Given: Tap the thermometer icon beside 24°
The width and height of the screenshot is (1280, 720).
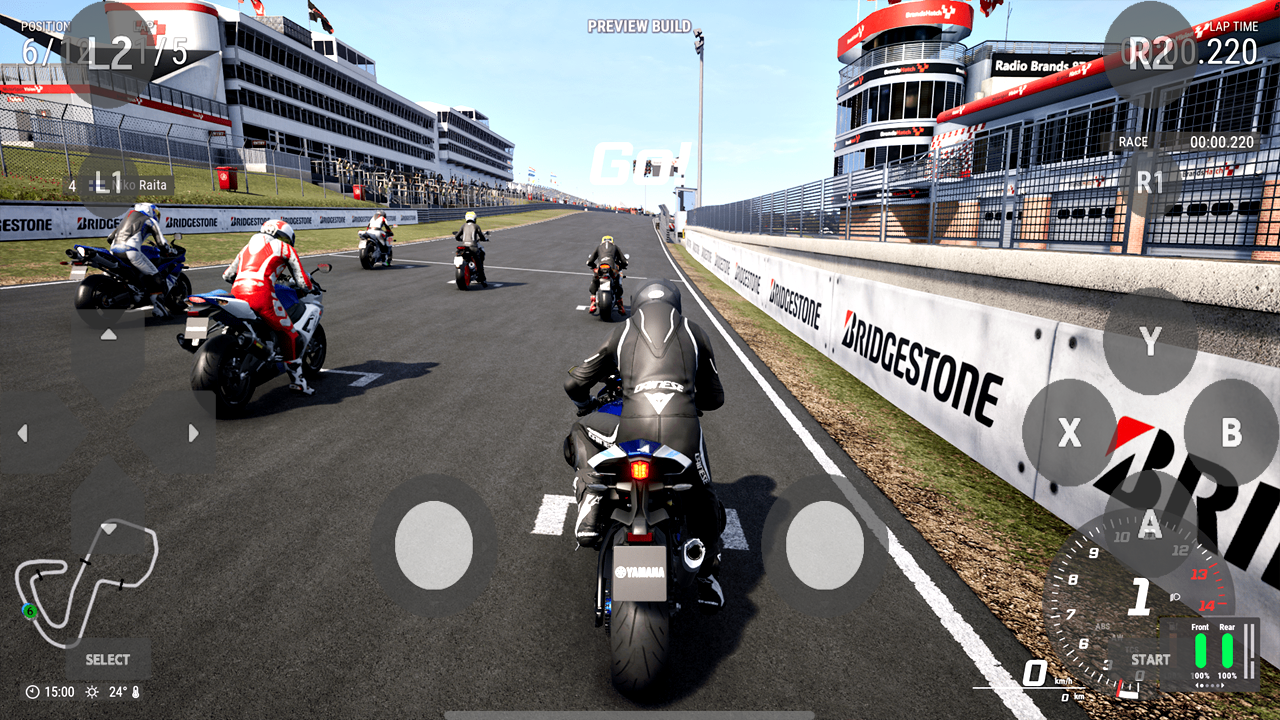Looking at the screenshot, I should click(136, 692).
